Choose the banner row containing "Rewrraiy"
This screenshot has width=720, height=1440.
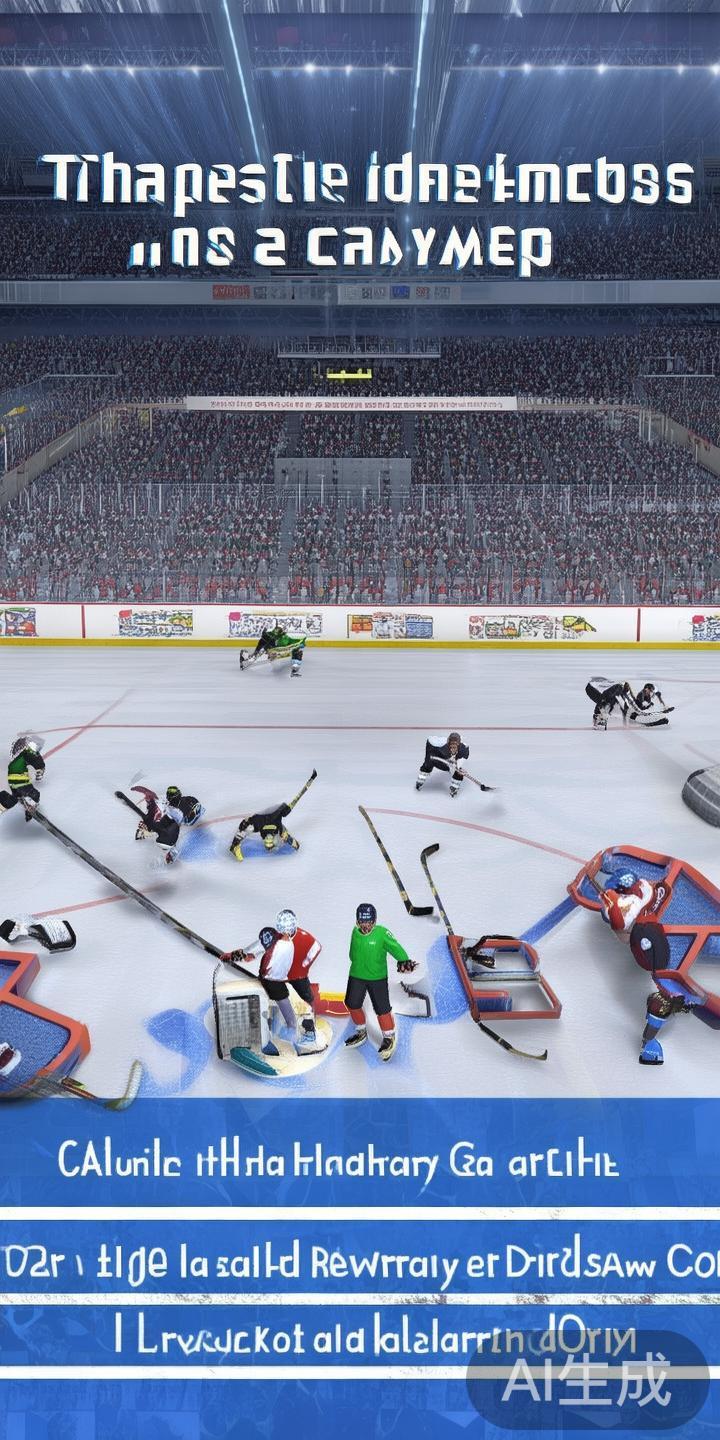[x=358, y=1260]
